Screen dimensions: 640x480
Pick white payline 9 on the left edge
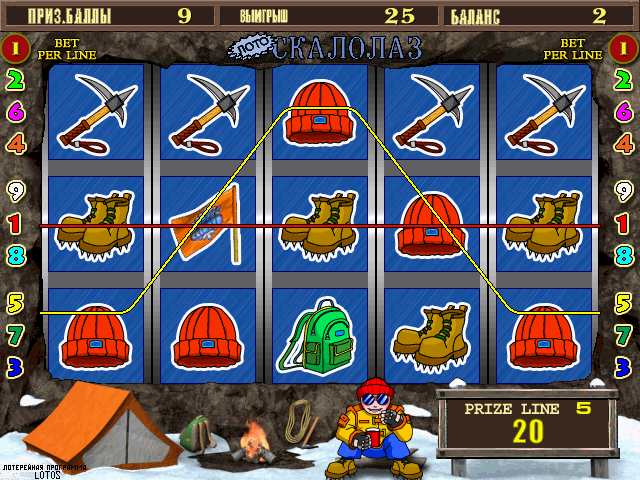(15, 190)
